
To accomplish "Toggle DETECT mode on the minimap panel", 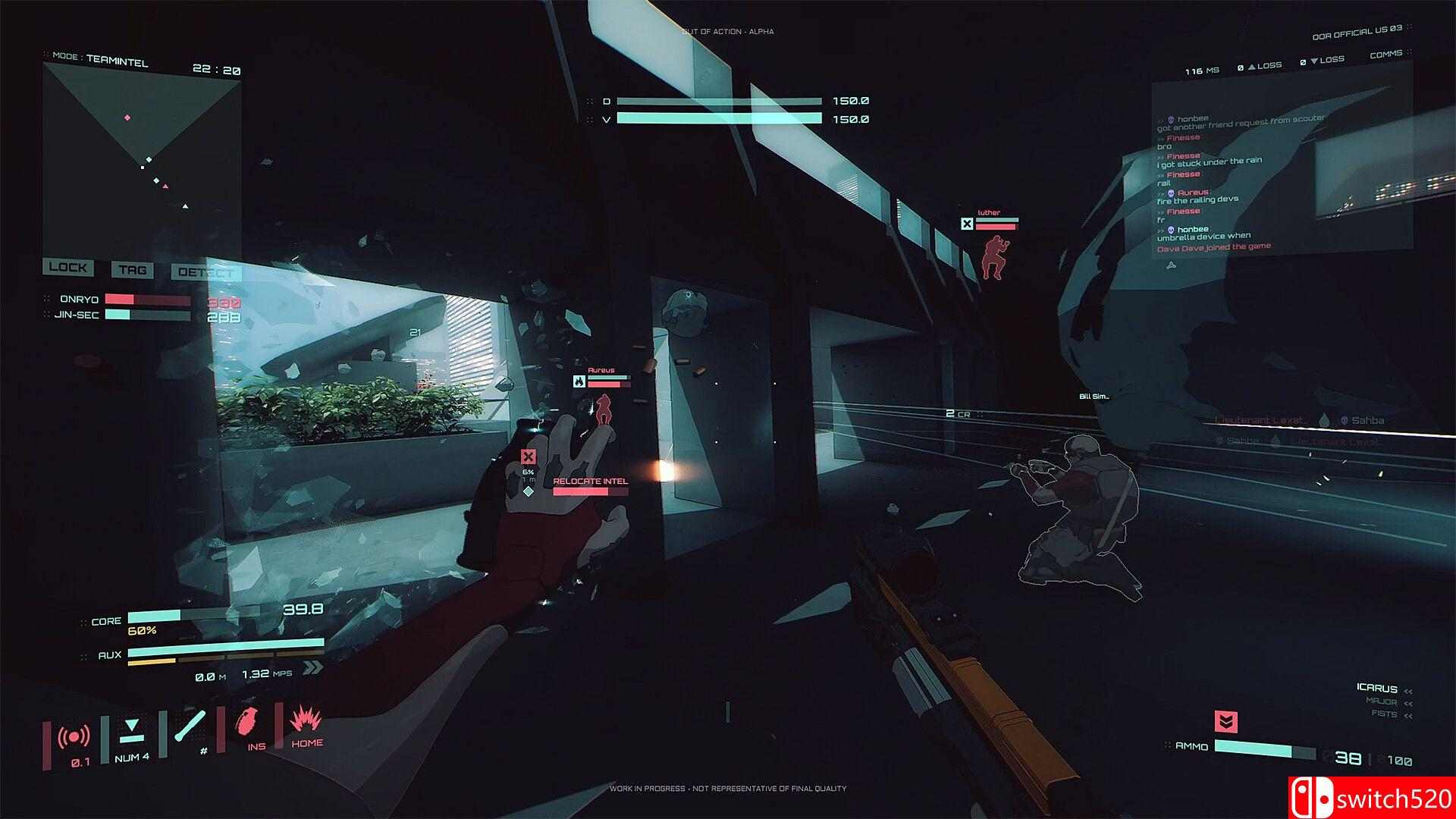I will click(x=205, y=271).
